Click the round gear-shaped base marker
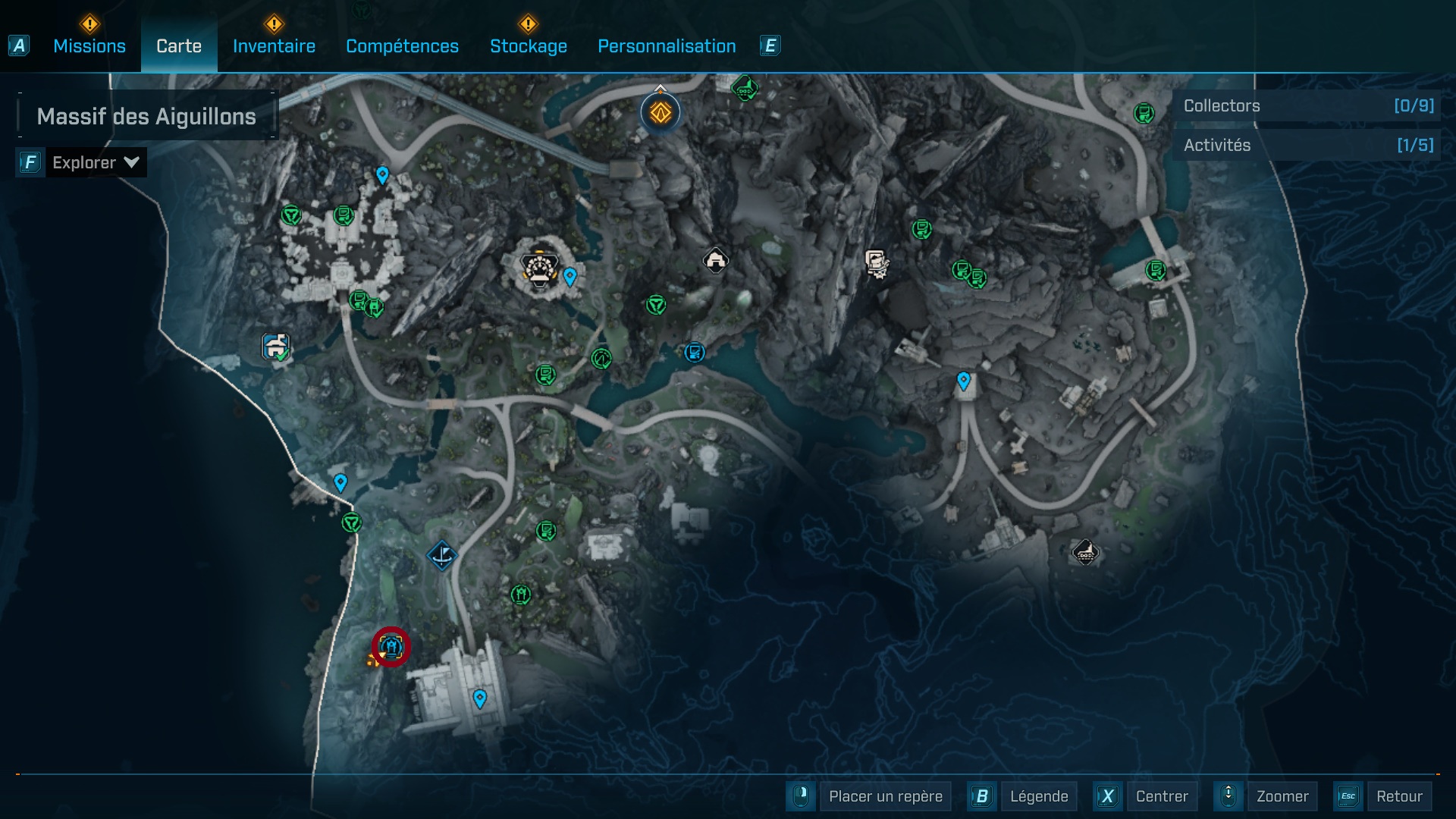Image resolution: width=1456 pixels, height=819 pixels. [539, 268]
